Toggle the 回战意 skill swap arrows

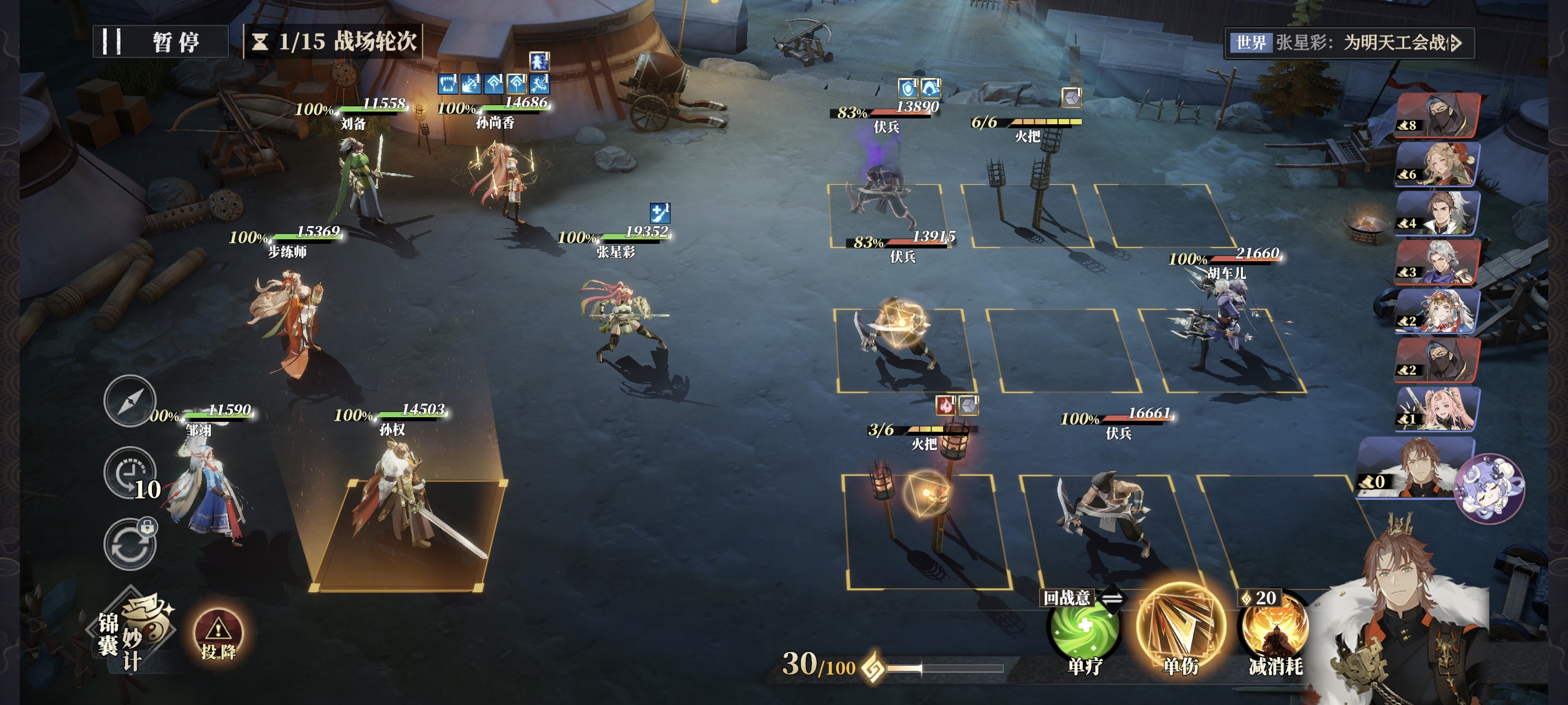(x=1112, y=599)
